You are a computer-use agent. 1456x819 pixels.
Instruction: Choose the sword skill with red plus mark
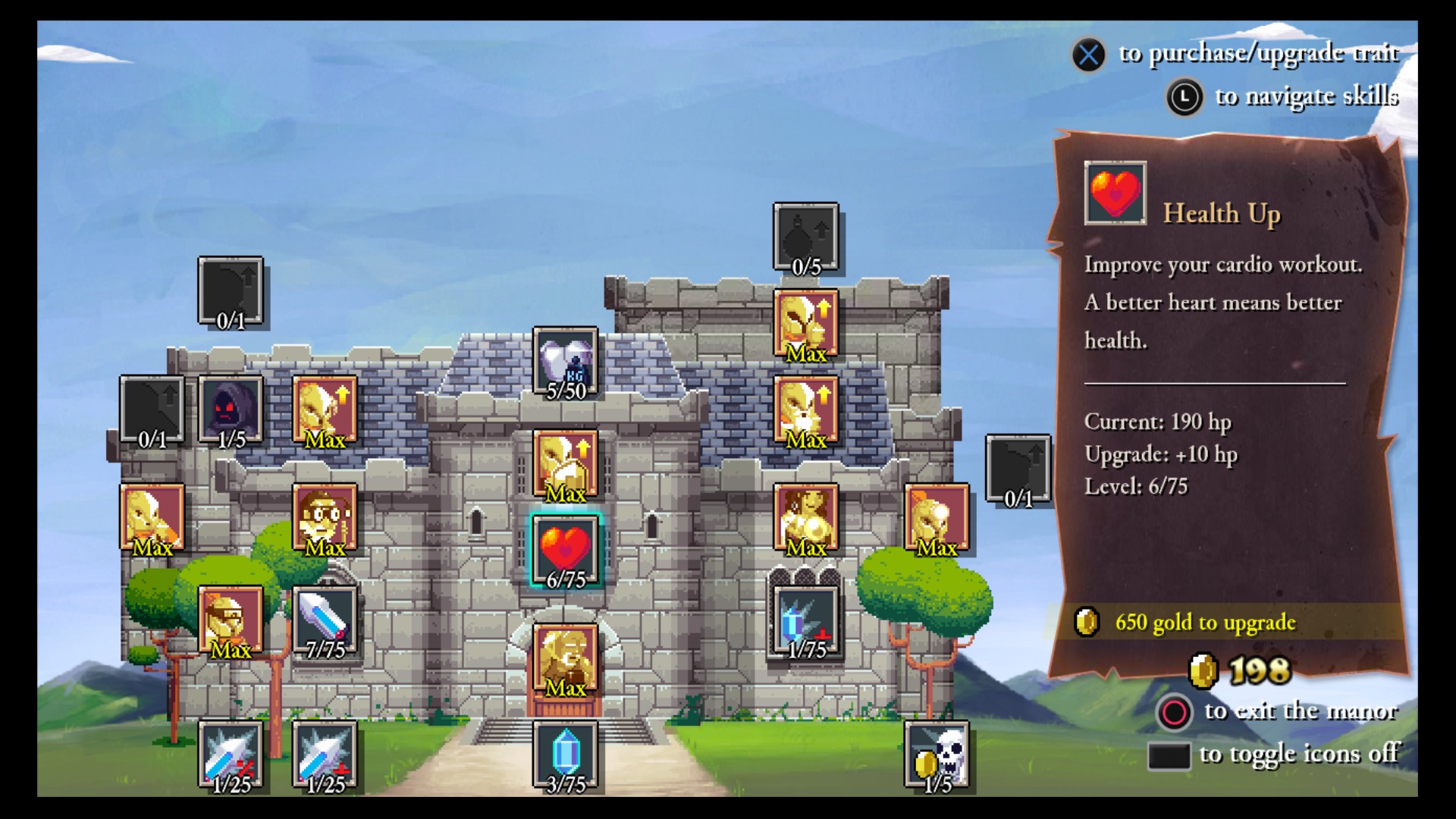click(325, 755)
